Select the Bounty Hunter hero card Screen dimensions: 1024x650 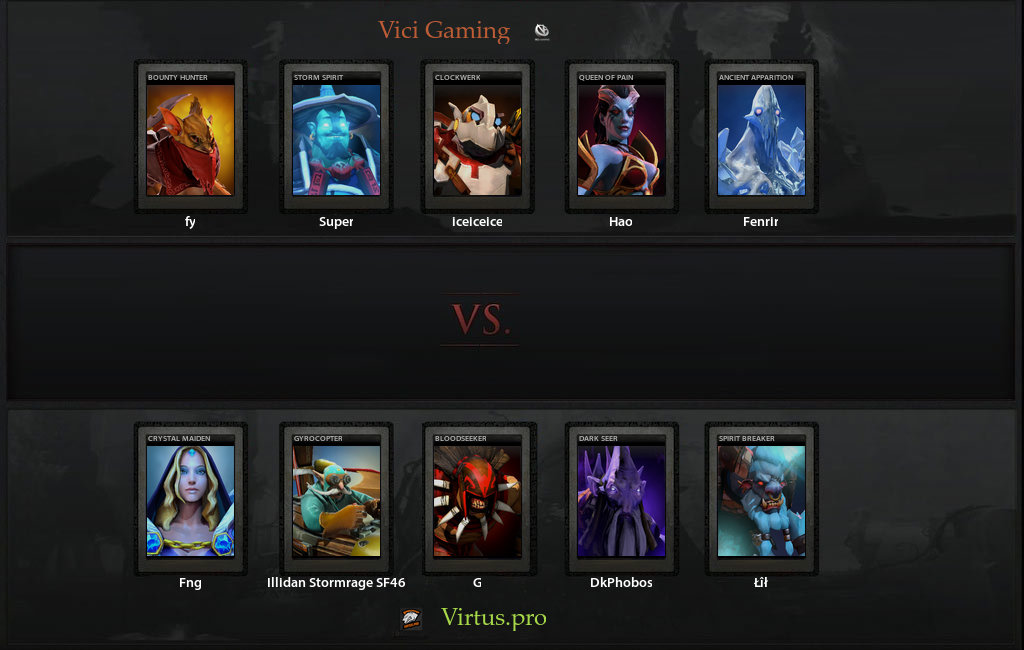point(190,139)
